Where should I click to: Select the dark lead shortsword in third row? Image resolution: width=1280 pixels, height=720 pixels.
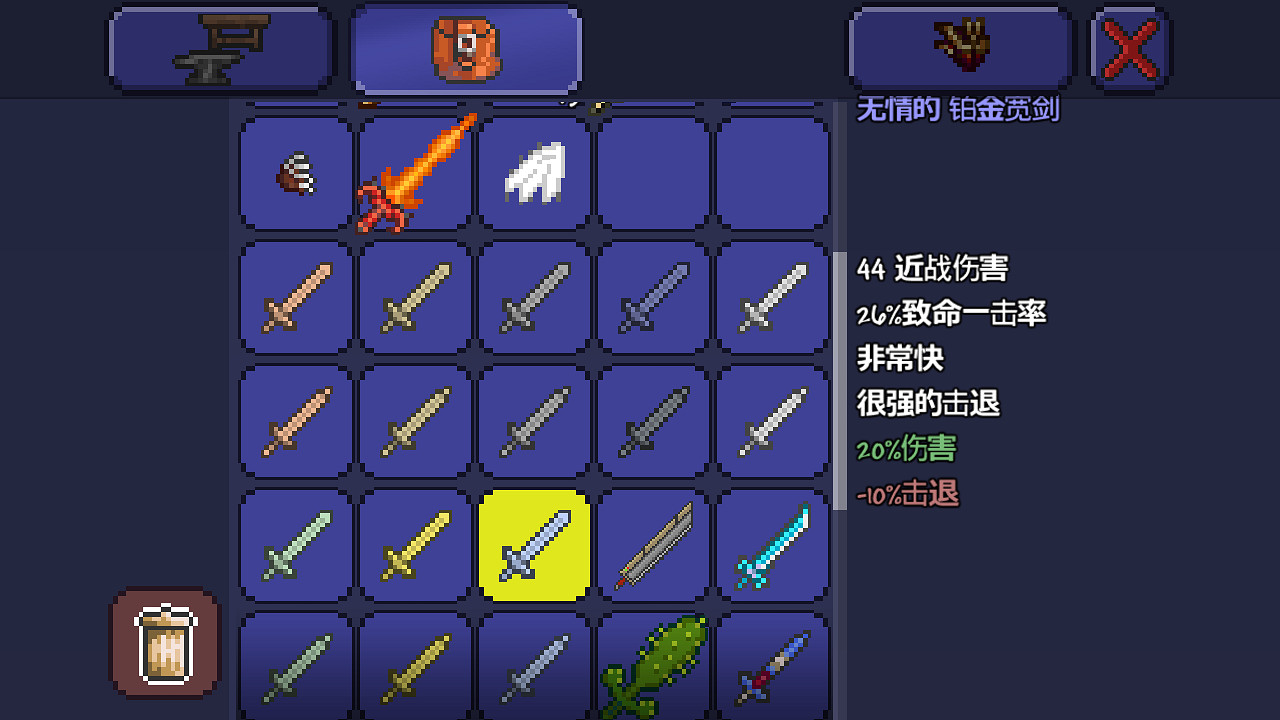click(x=653, y=420)
